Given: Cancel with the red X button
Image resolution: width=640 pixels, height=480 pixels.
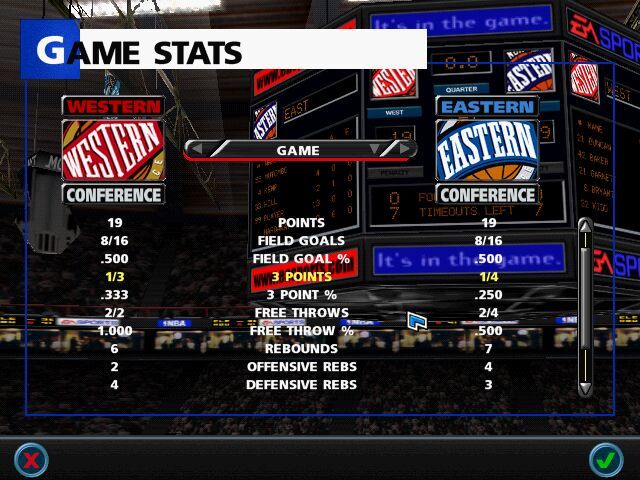Looking at the screenshot, I should 31,459.
